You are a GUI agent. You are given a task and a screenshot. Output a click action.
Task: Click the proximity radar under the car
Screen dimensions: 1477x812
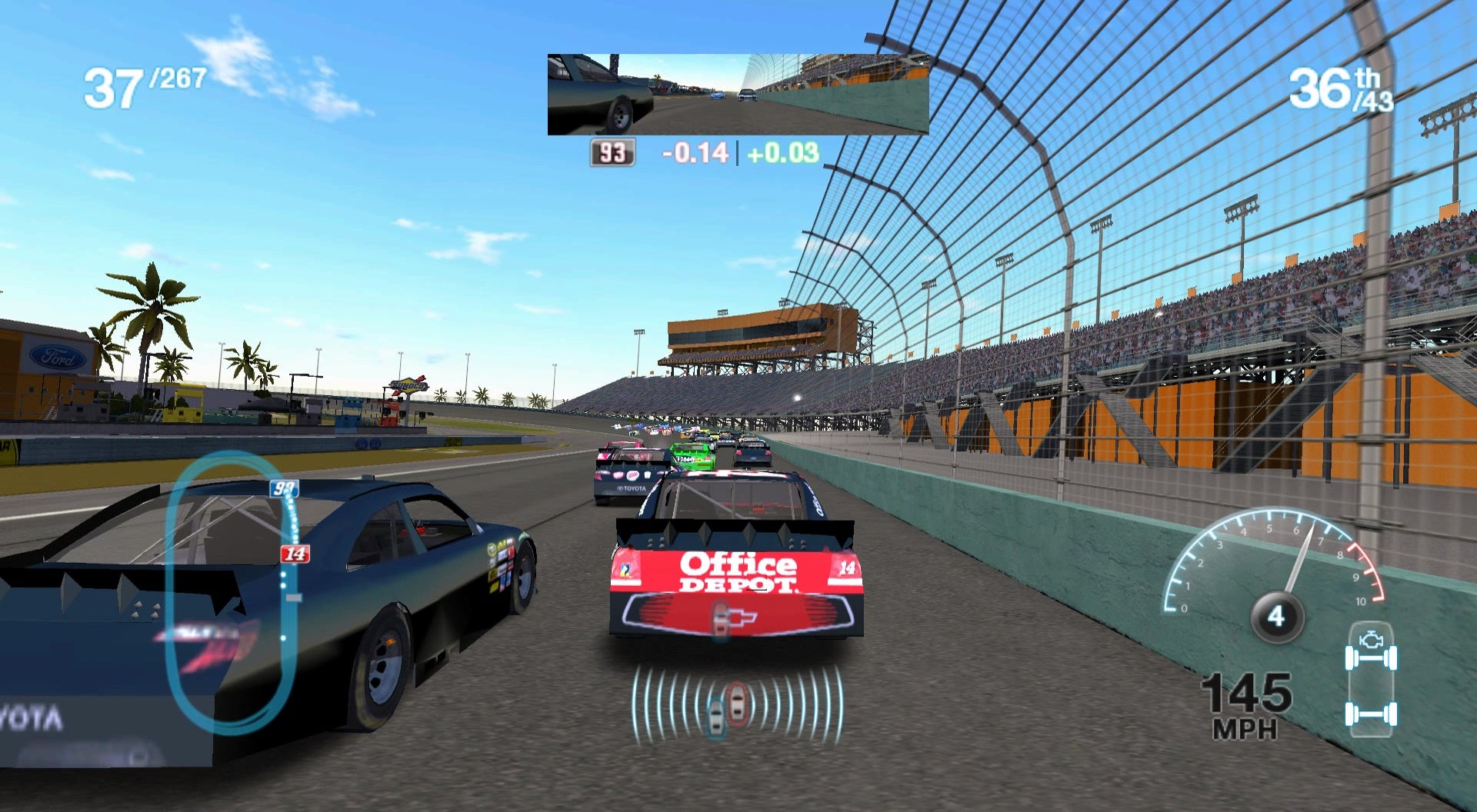click(736, 704)
